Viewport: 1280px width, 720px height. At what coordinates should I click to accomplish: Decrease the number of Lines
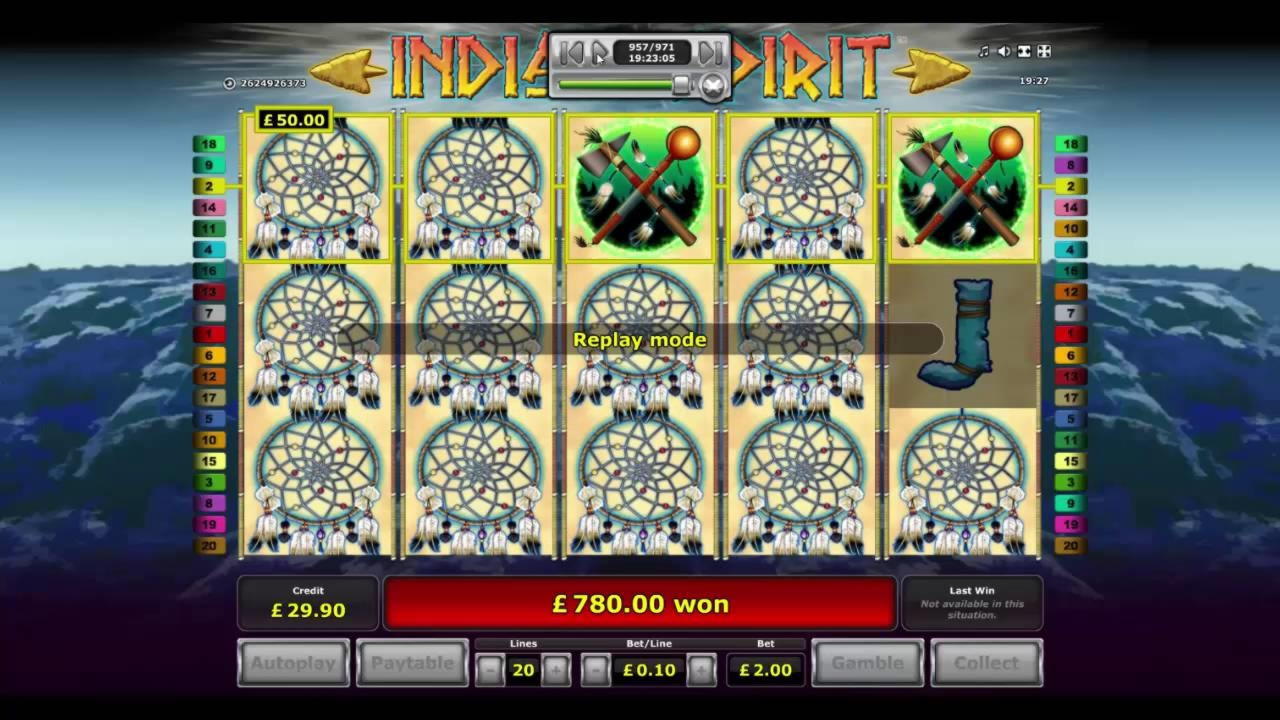pos(490,670)
